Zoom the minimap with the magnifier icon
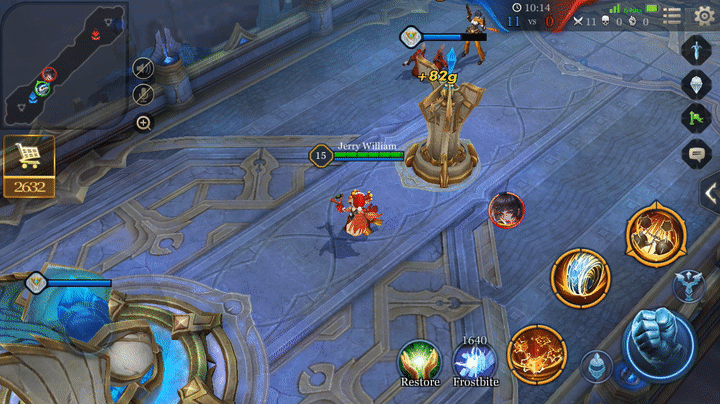Image resolution: width=720 pixels, height=404 pixels. (143, 123)
